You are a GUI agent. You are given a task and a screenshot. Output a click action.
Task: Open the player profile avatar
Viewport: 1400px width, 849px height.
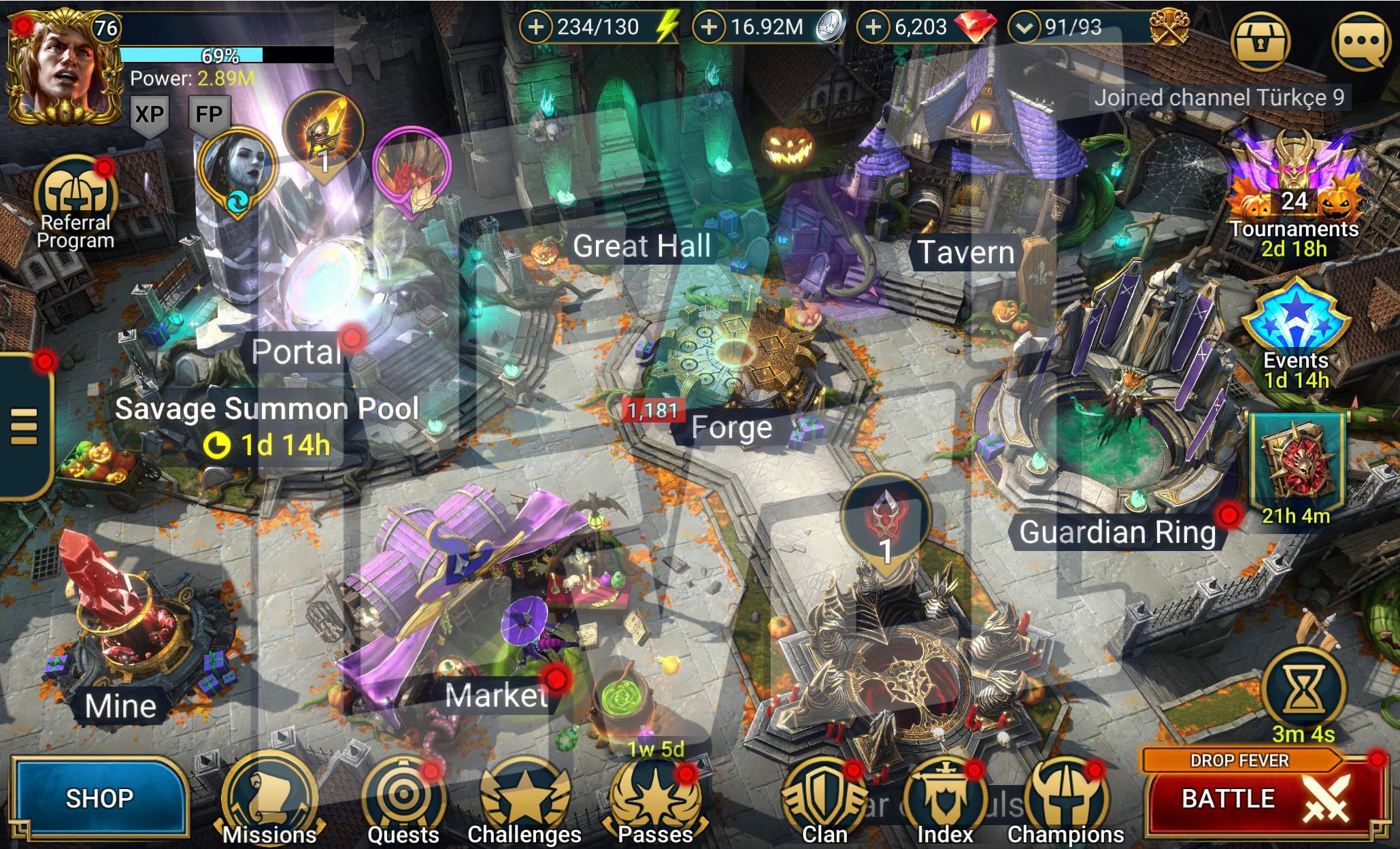pos(60,68)
